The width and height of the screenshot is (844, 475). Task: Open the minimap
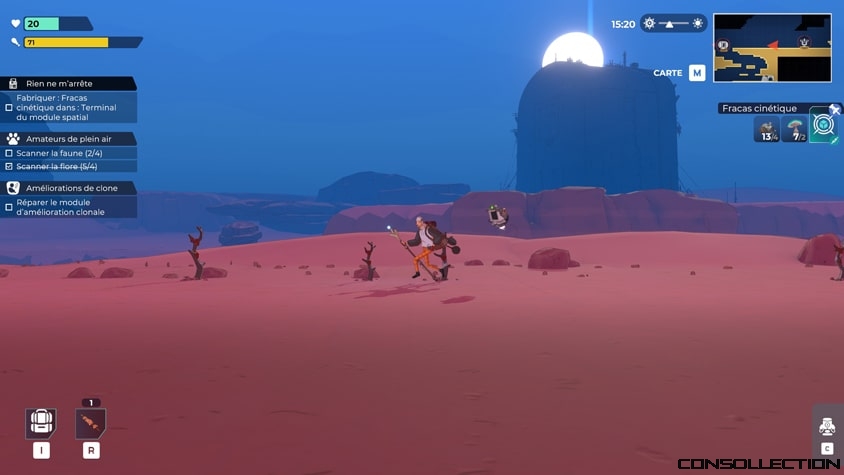772,47
